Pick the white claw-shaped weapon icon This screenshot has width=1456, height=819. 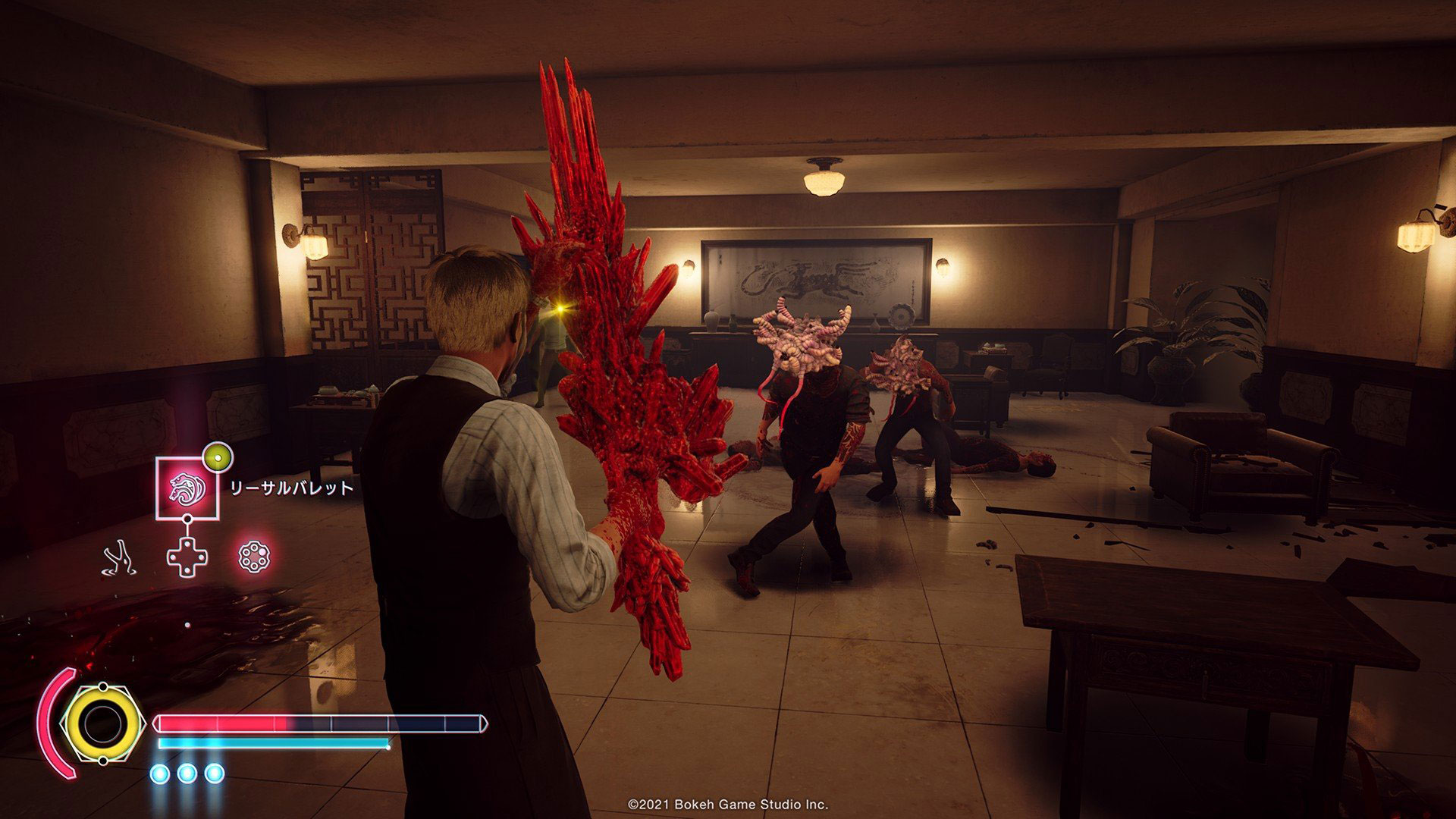pyautogui.click(x=120, y=558)
